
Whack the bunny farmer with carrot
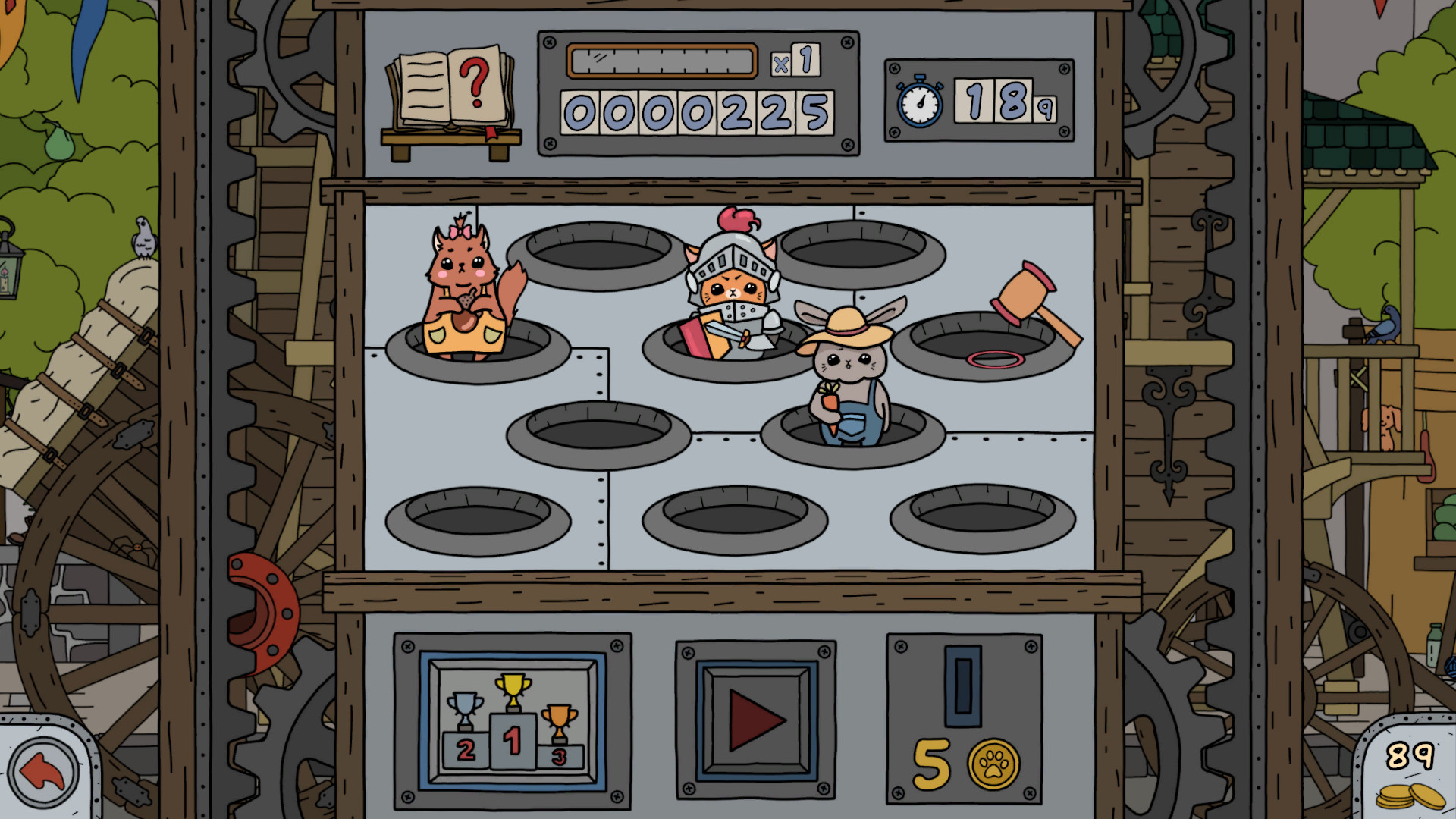coord(849,372)
